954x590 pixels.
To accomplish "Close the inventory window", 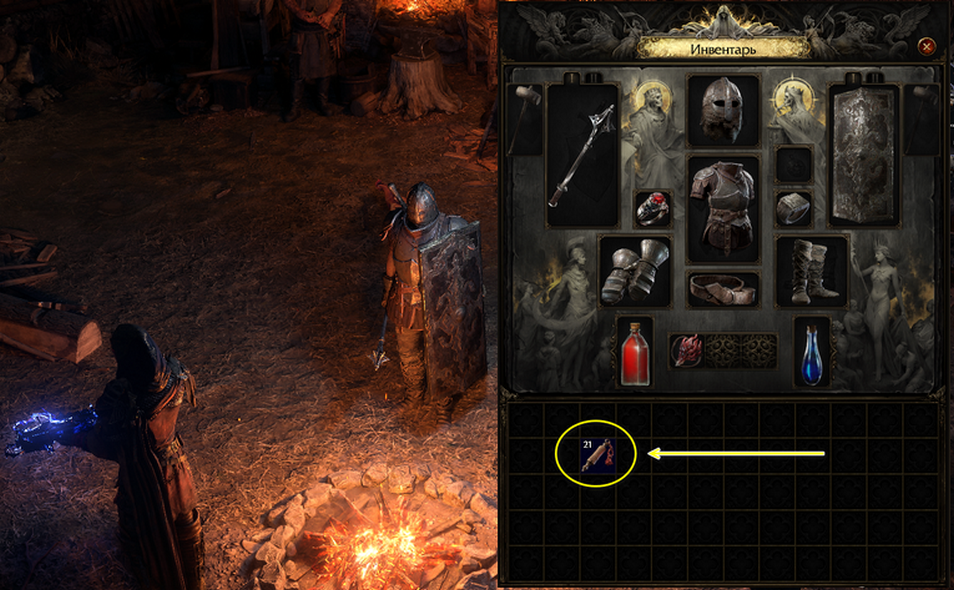I will coord(927,46).
